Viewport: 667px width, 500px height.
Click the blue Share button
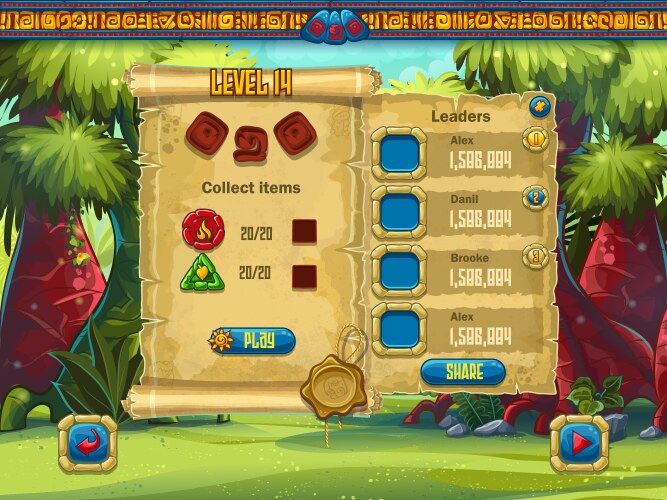[463, 372]
